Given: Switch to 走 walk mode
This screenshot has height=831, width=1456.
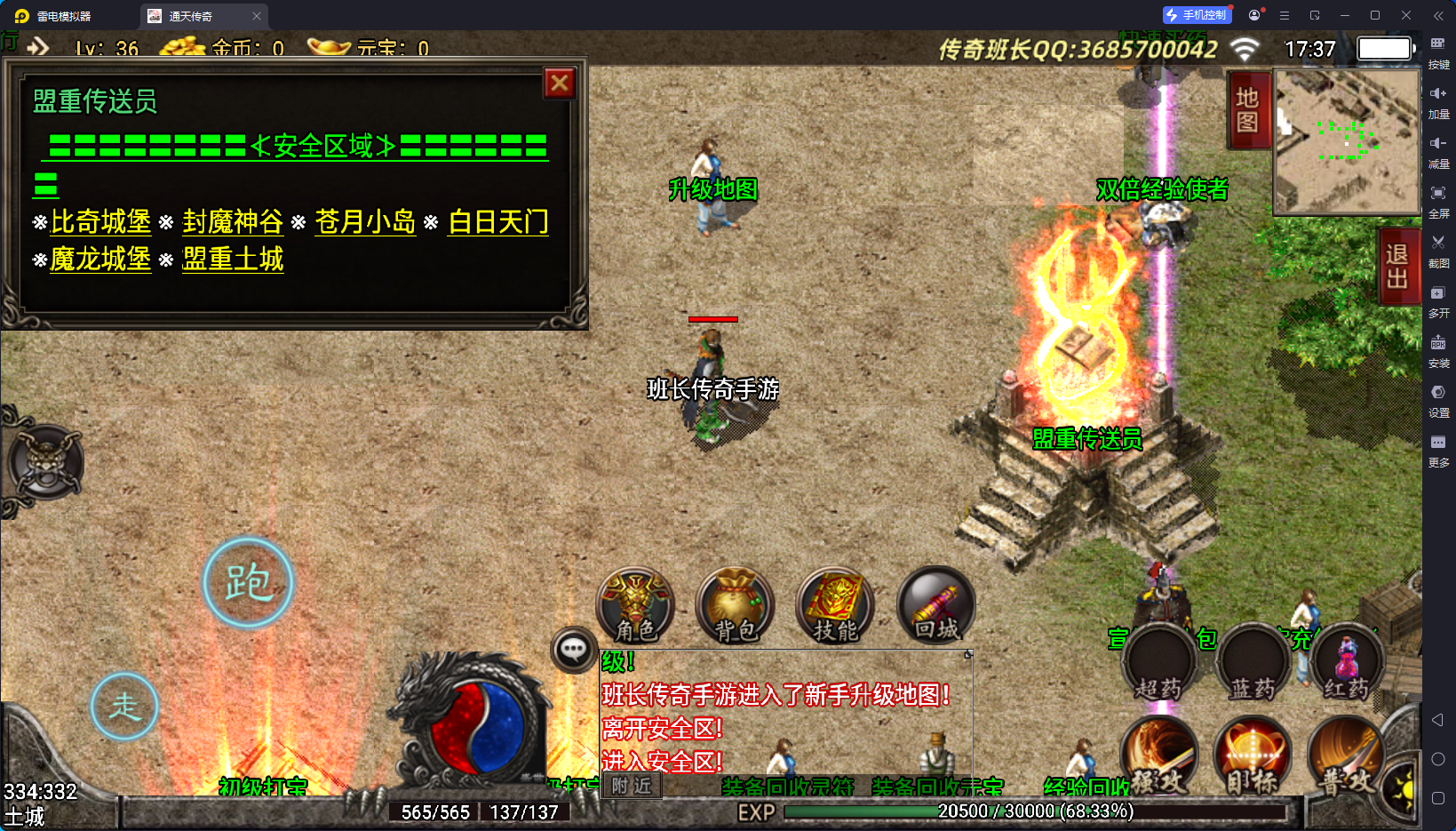Looking at the screenshot, I should (124, 707).
